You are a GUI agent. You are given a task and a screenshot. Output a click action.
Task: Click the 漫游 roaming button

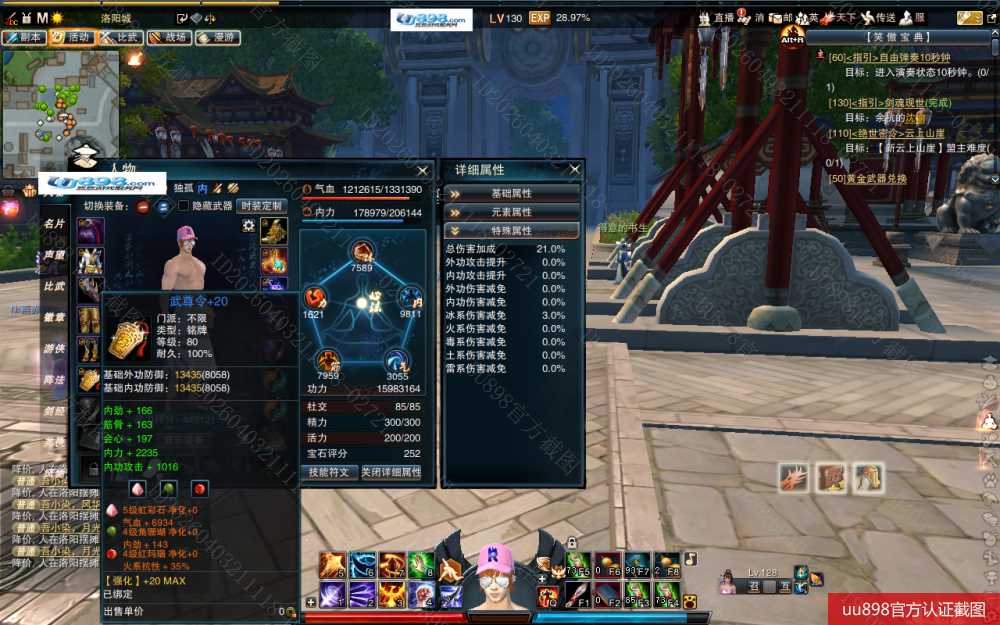click(217, 37)
